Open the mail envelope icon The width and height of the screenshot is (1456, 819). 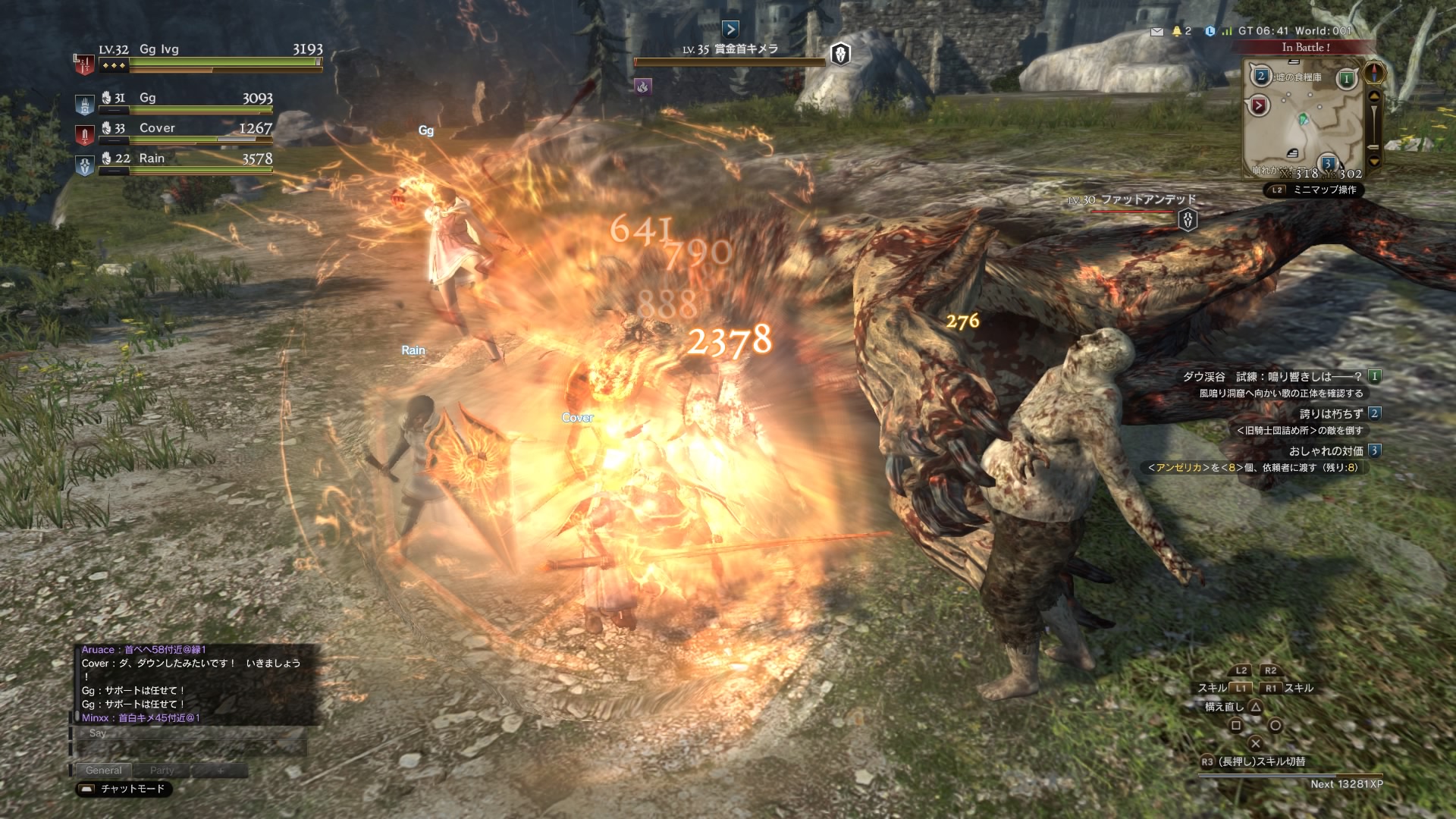(x=1156, y=32)
